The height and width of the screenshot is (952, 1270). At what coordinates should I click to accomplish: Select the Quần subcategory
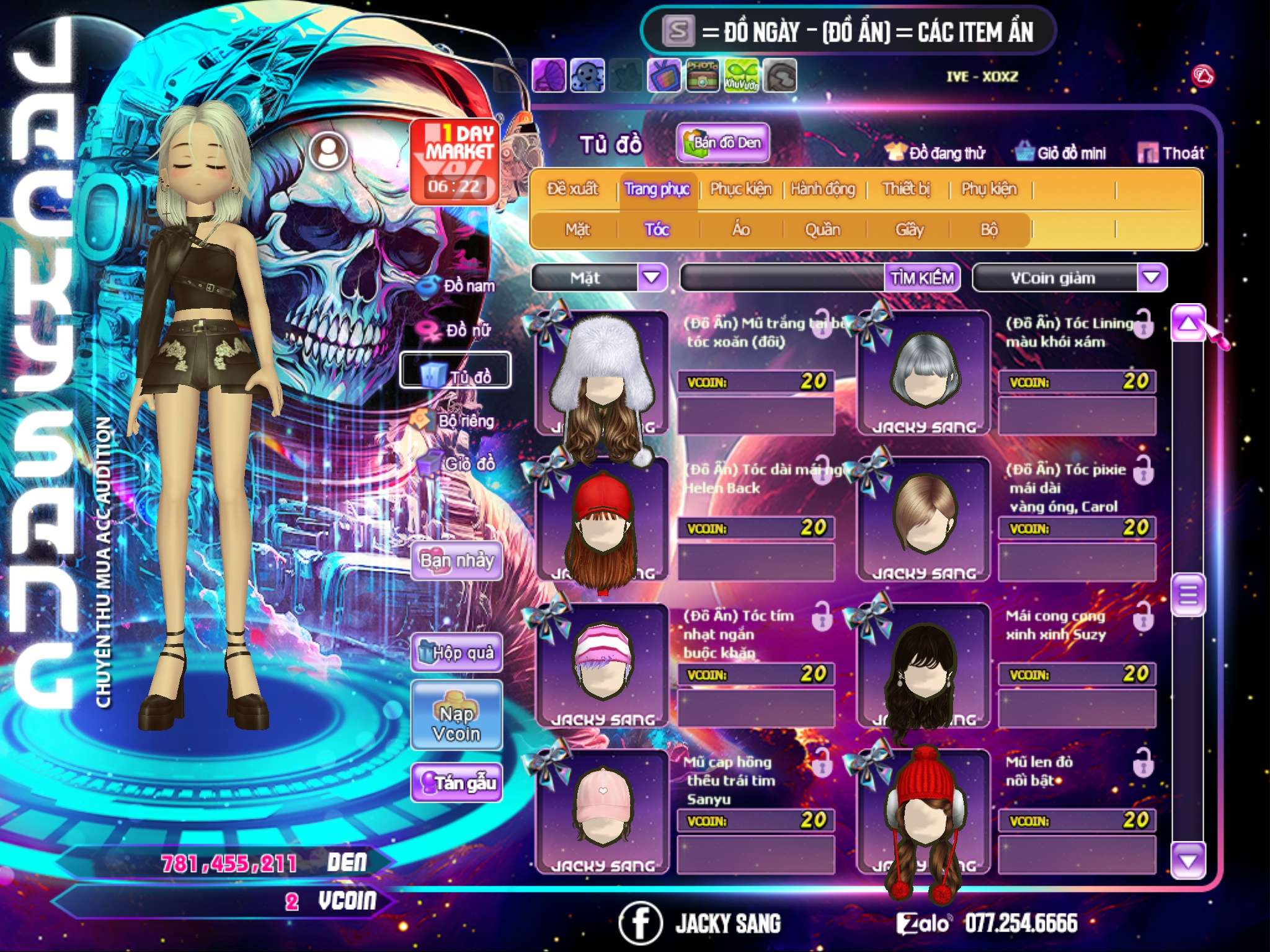tap(822, 230)
